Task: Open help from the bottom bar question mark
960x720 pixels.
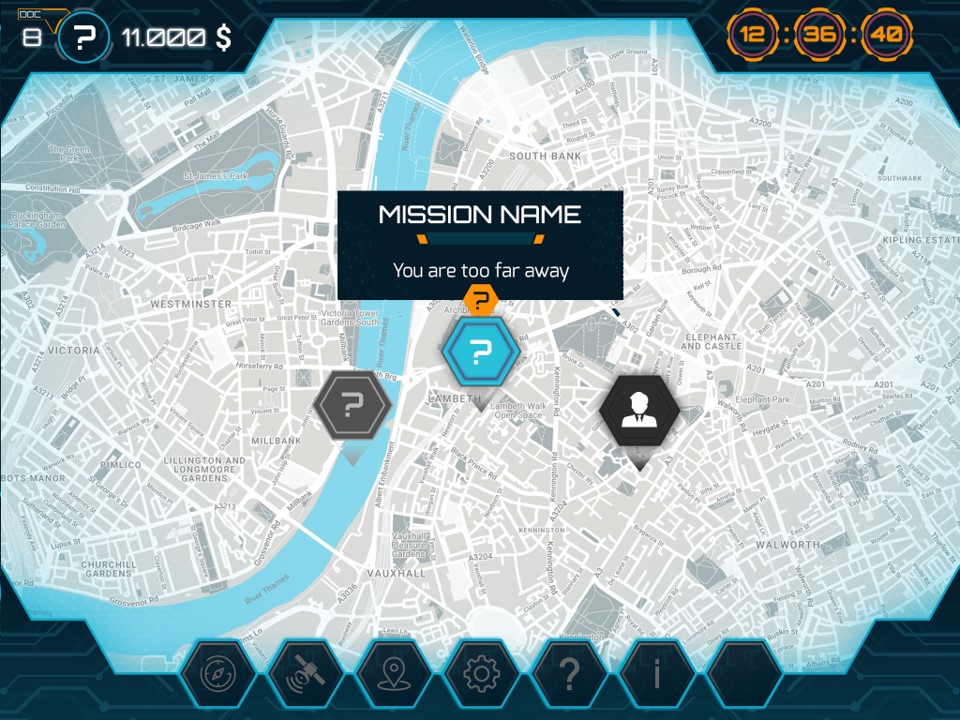Action: pyautogui.click(x=568, y=675)
